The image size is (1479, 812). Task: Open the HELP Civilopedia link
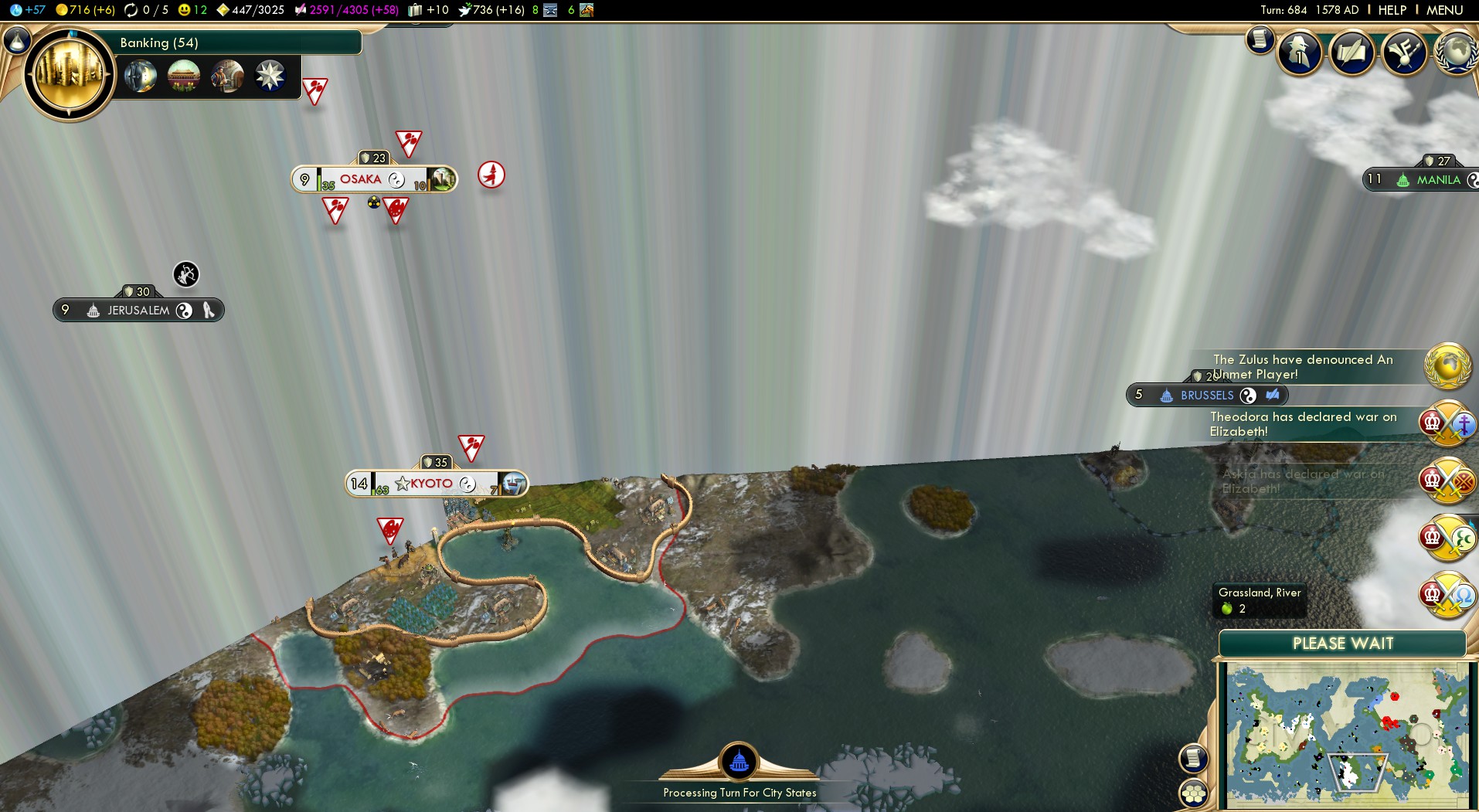(x=1392, y=10)
